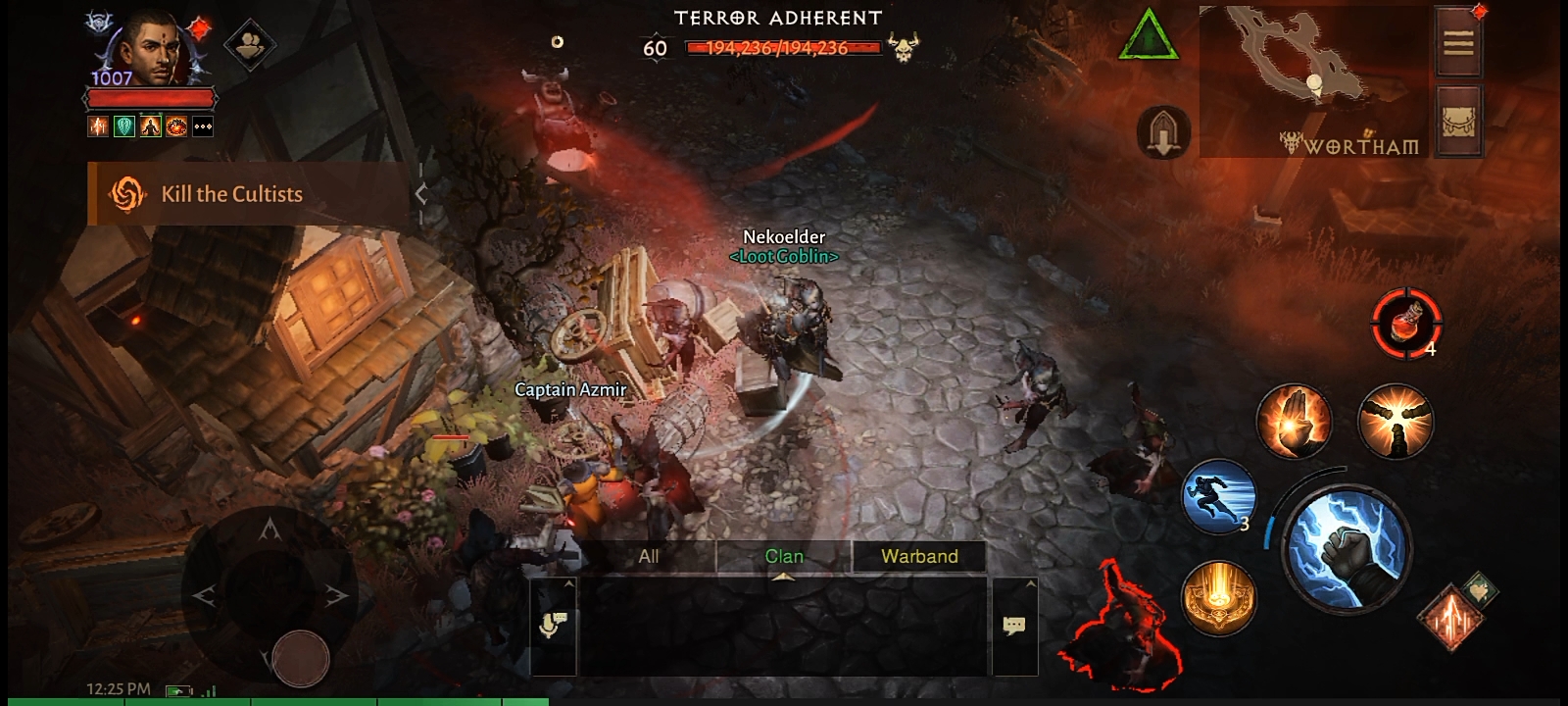Select the Kill the Cultists quest tracker
Image resolution: width=1568 pixels, height=706 pixels.
tap(232, 194)
